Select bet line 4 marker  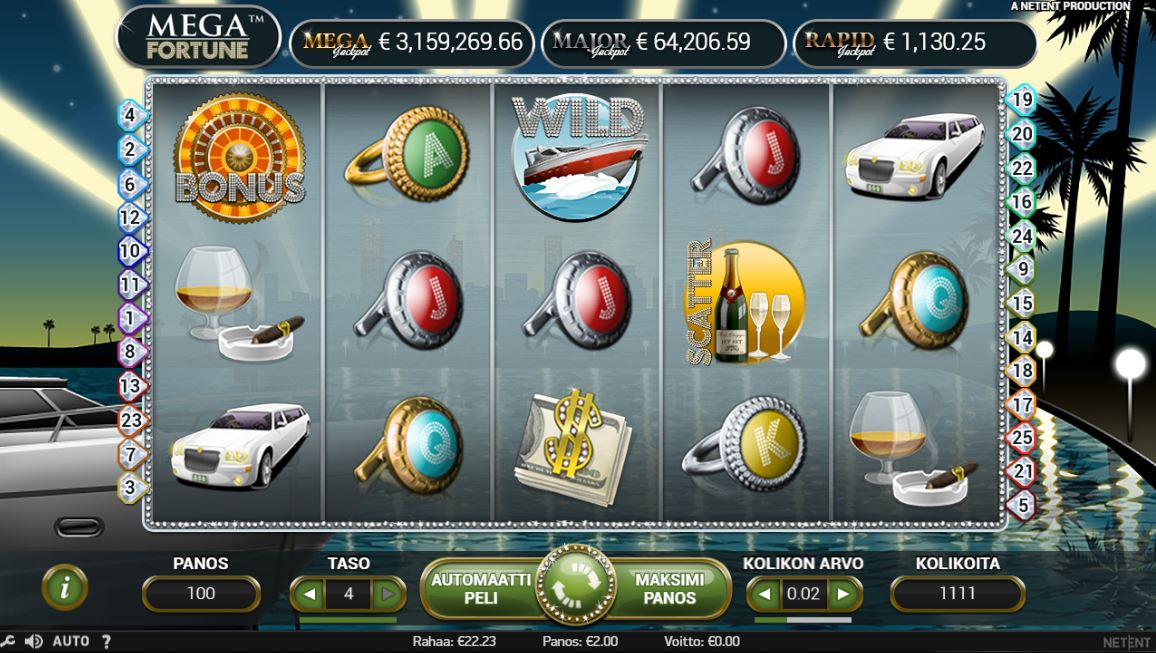(130, 114)
